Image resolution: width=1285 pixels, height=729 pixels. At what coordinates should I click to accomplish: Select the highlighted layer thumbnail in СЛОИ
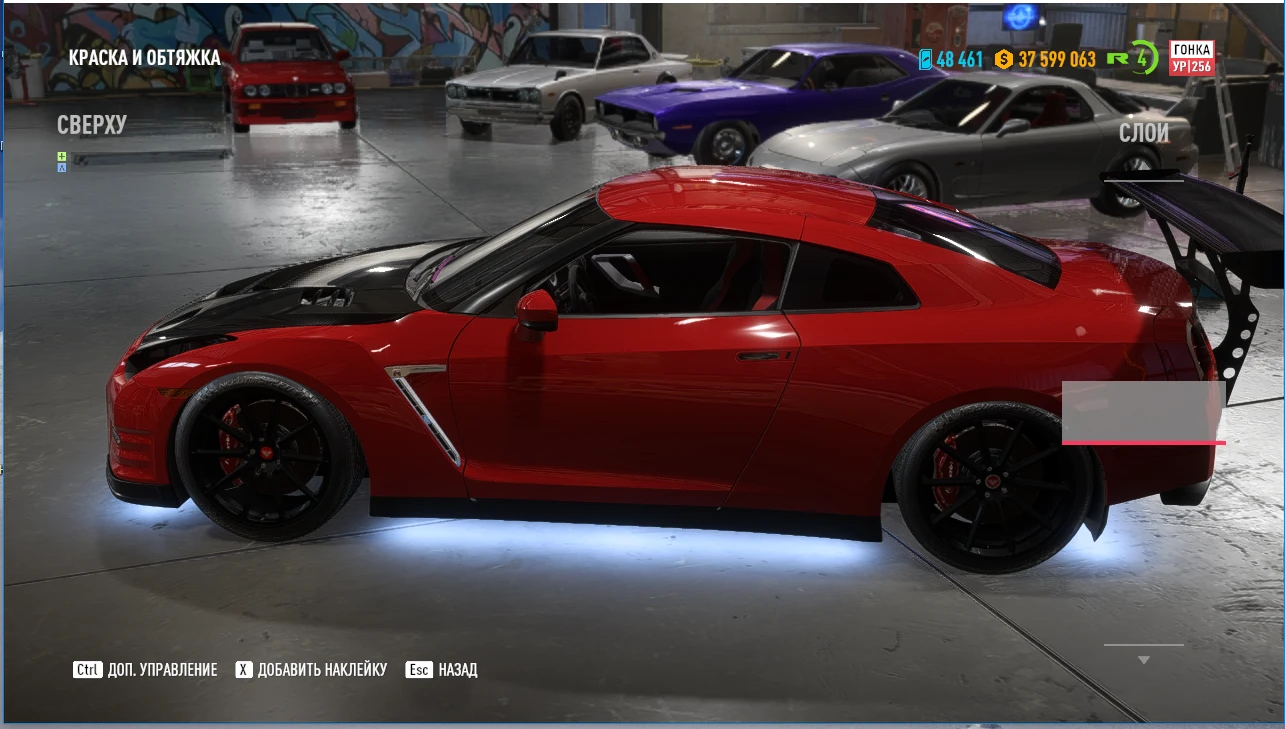tap(1143, 410)
